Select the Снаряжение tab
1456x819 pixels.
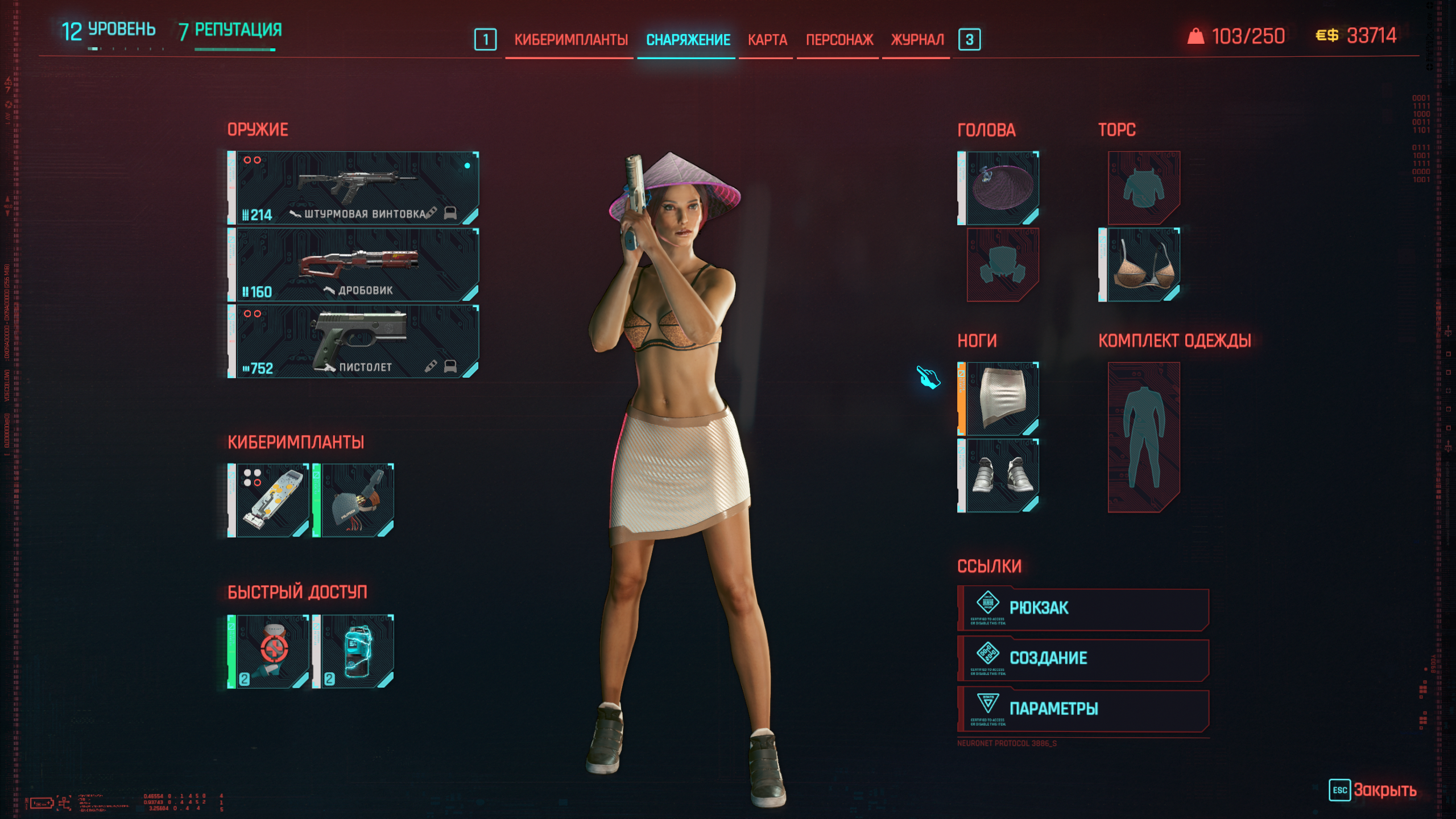pos(688,40)
